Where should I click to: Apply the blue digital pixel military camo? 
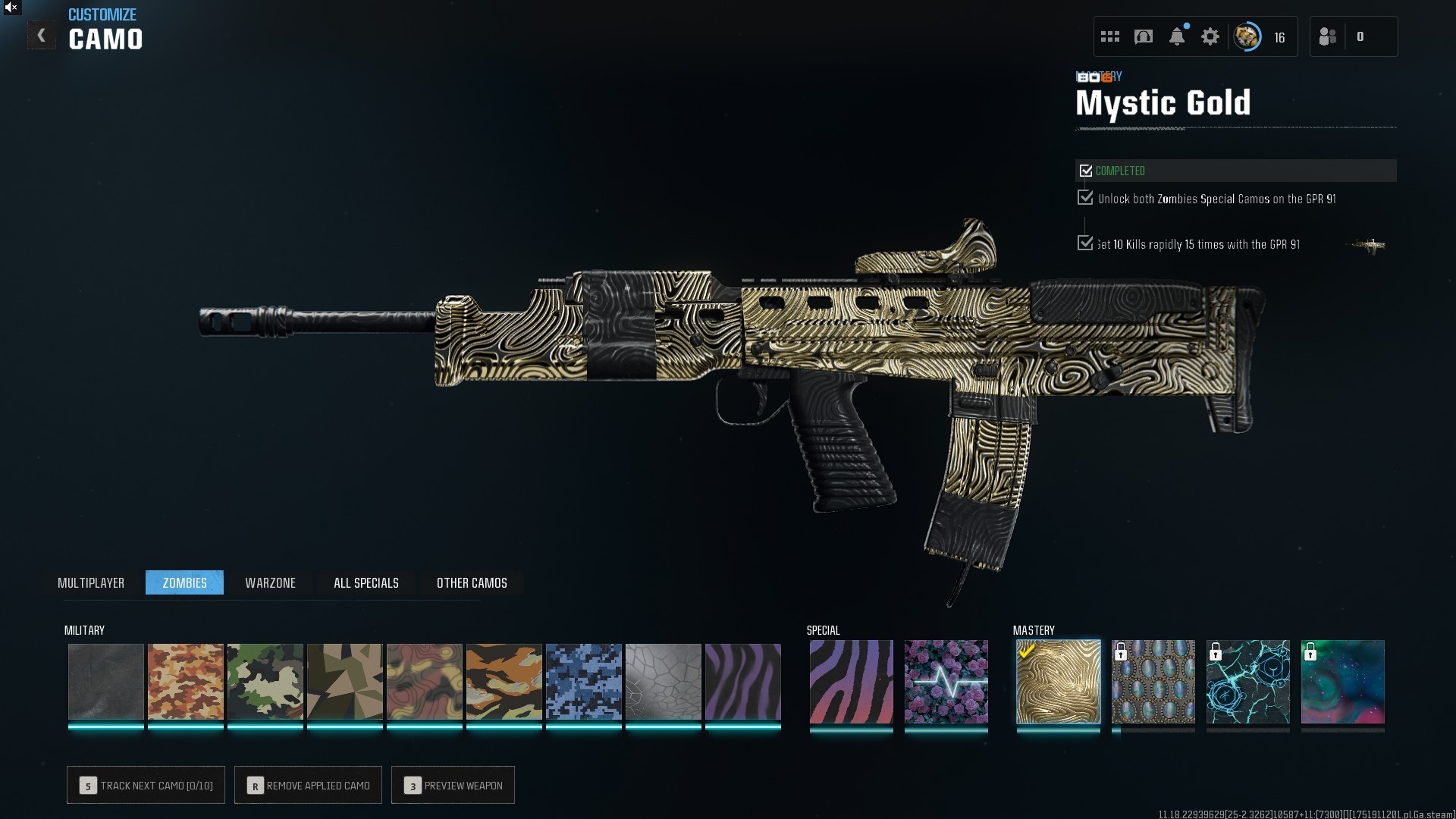[583, 681]
